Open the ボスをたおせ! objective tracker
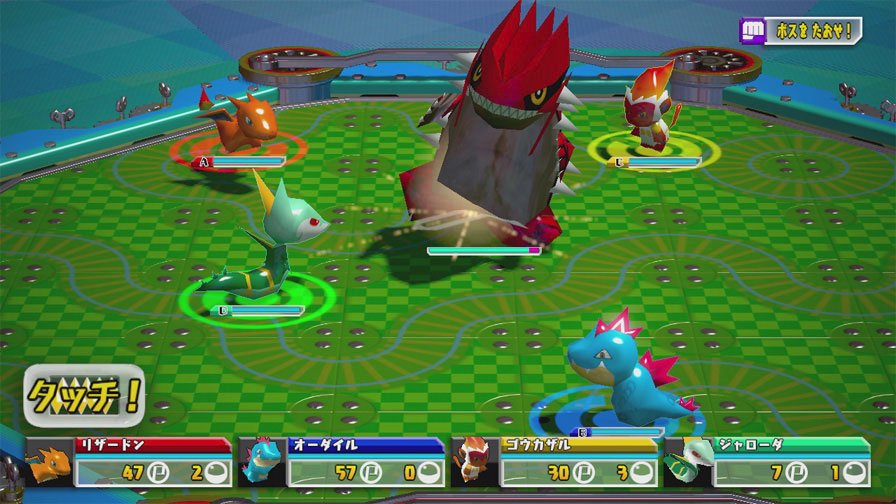Image resolution: width=896 pixels, height=504 pixels. coord(800,30)
